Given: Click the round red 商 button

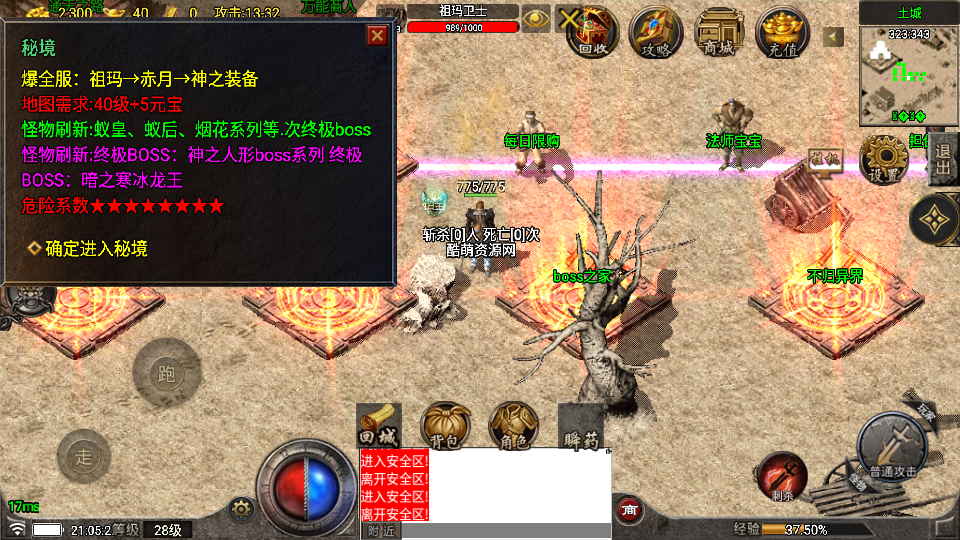Looking at the screenshot, I should tap(630, 509).
